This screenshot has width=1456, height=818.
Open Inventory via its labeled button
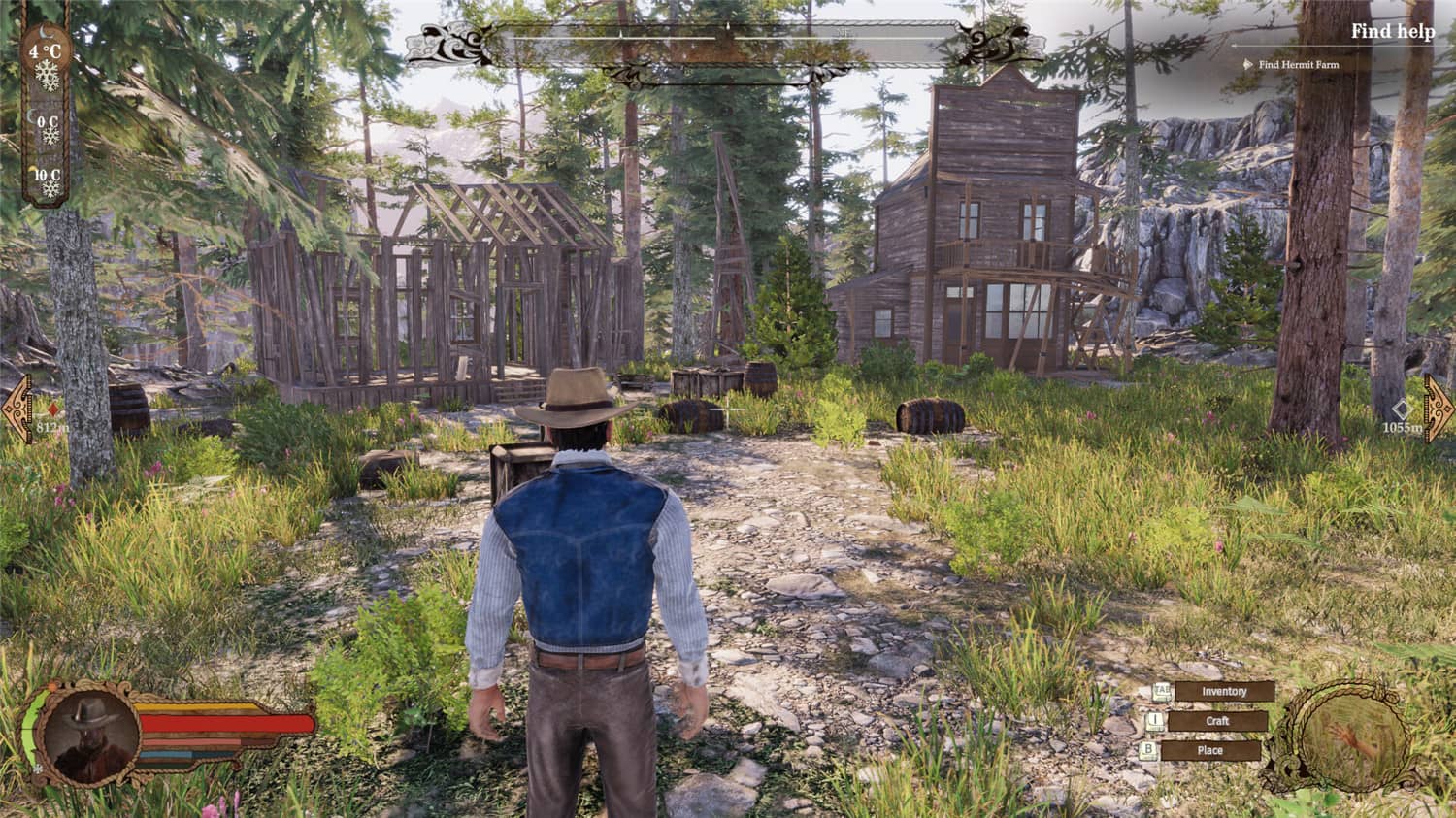[1225, 691]
